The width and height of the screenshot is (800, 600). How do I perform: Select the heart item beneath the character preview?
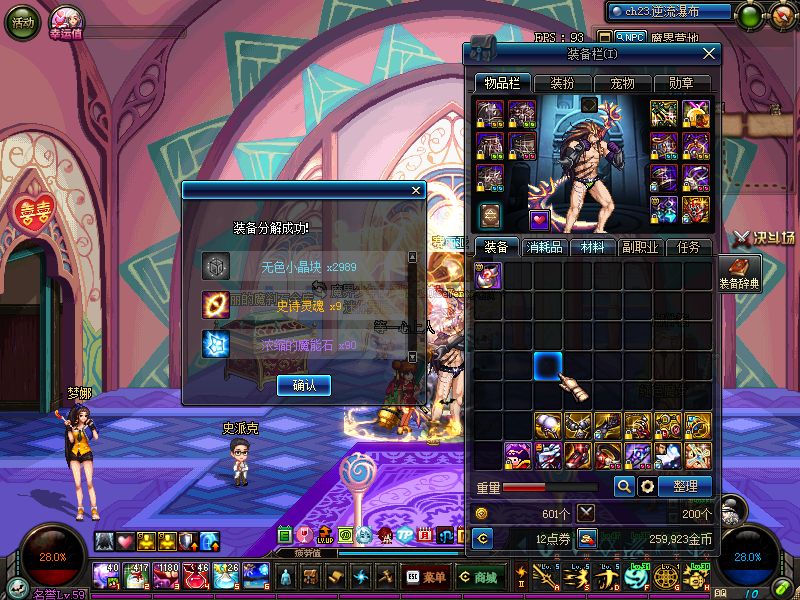click(x=539, y=219)
